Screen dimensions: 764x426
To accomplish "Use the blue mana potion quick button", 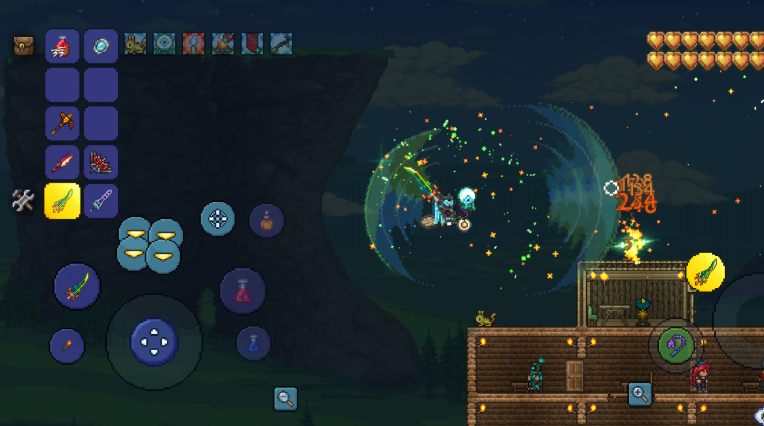I will 253,344.
